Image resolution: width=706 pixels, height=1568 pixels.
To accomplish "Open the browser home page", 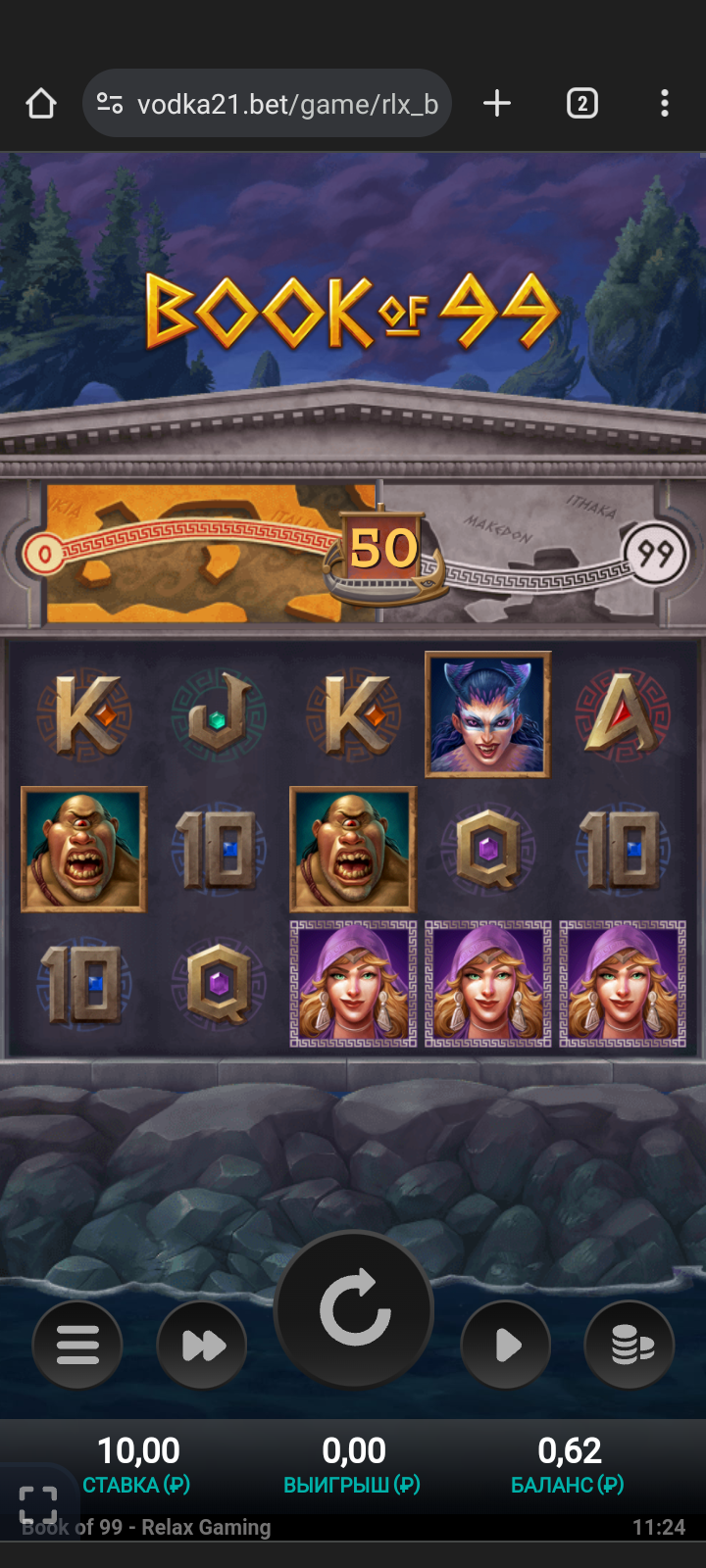I will coord(41,104).
